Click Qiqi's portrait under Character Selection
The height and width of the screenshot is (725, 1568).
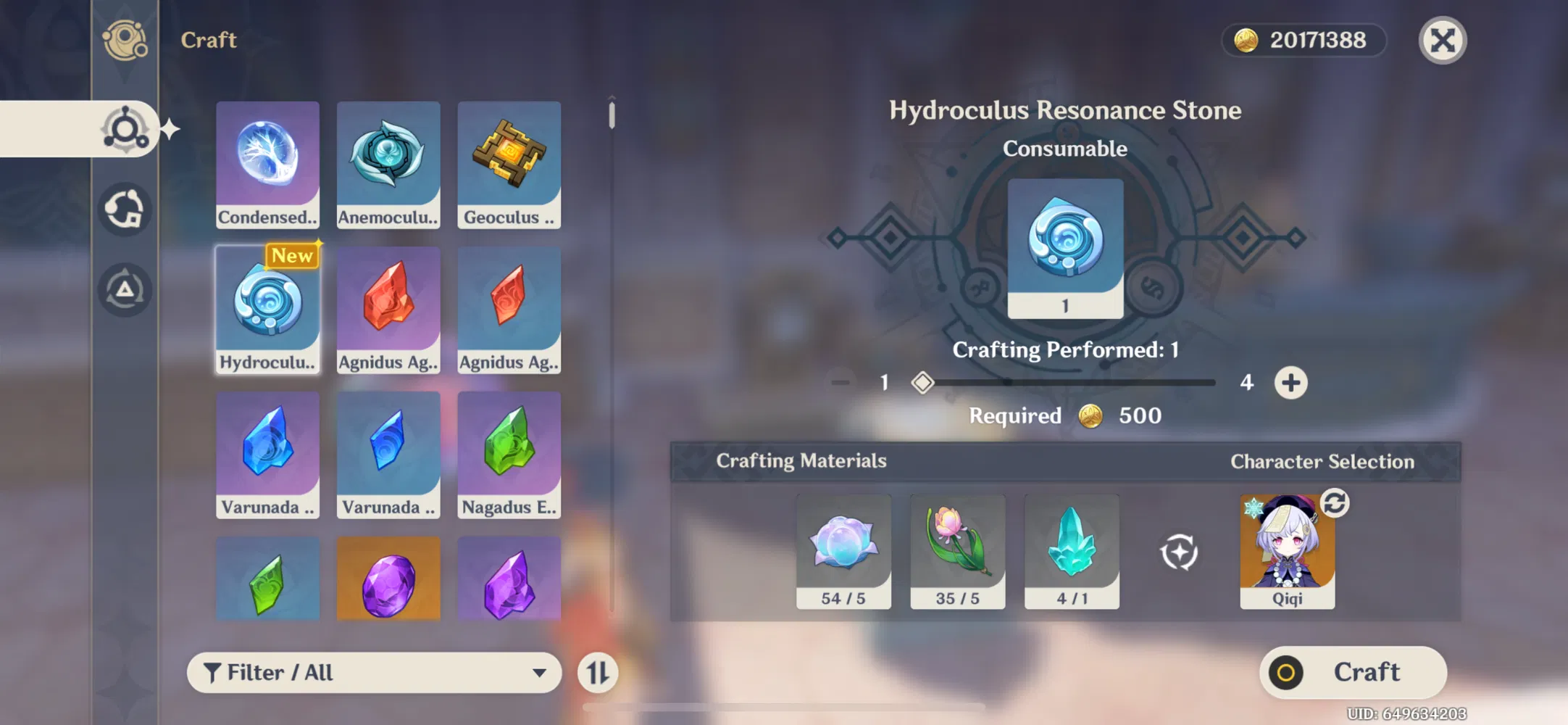[x=1286, y=553]
